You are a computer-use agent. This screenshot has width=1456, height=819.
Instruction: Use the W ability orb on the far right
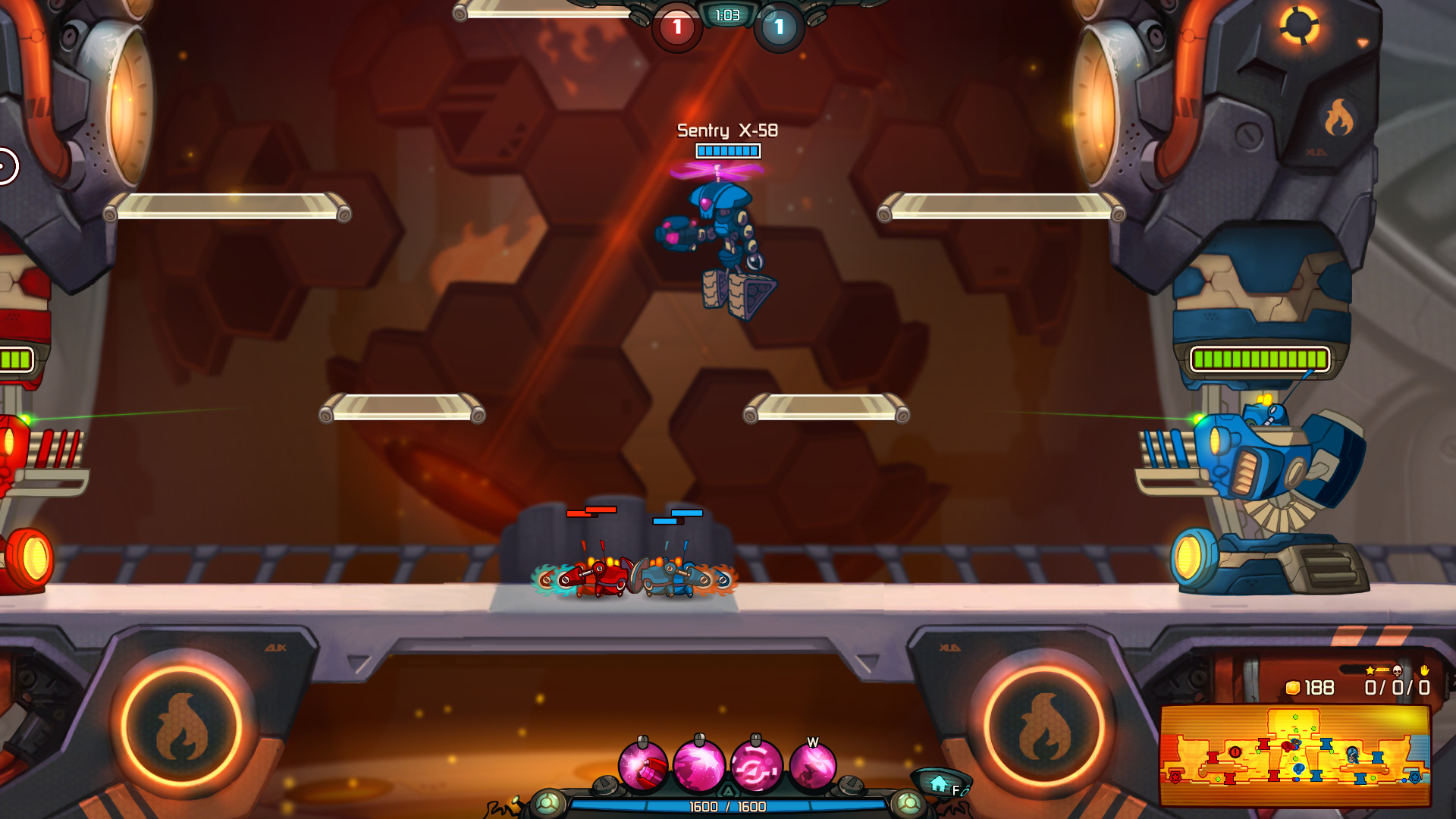point(814,766)
